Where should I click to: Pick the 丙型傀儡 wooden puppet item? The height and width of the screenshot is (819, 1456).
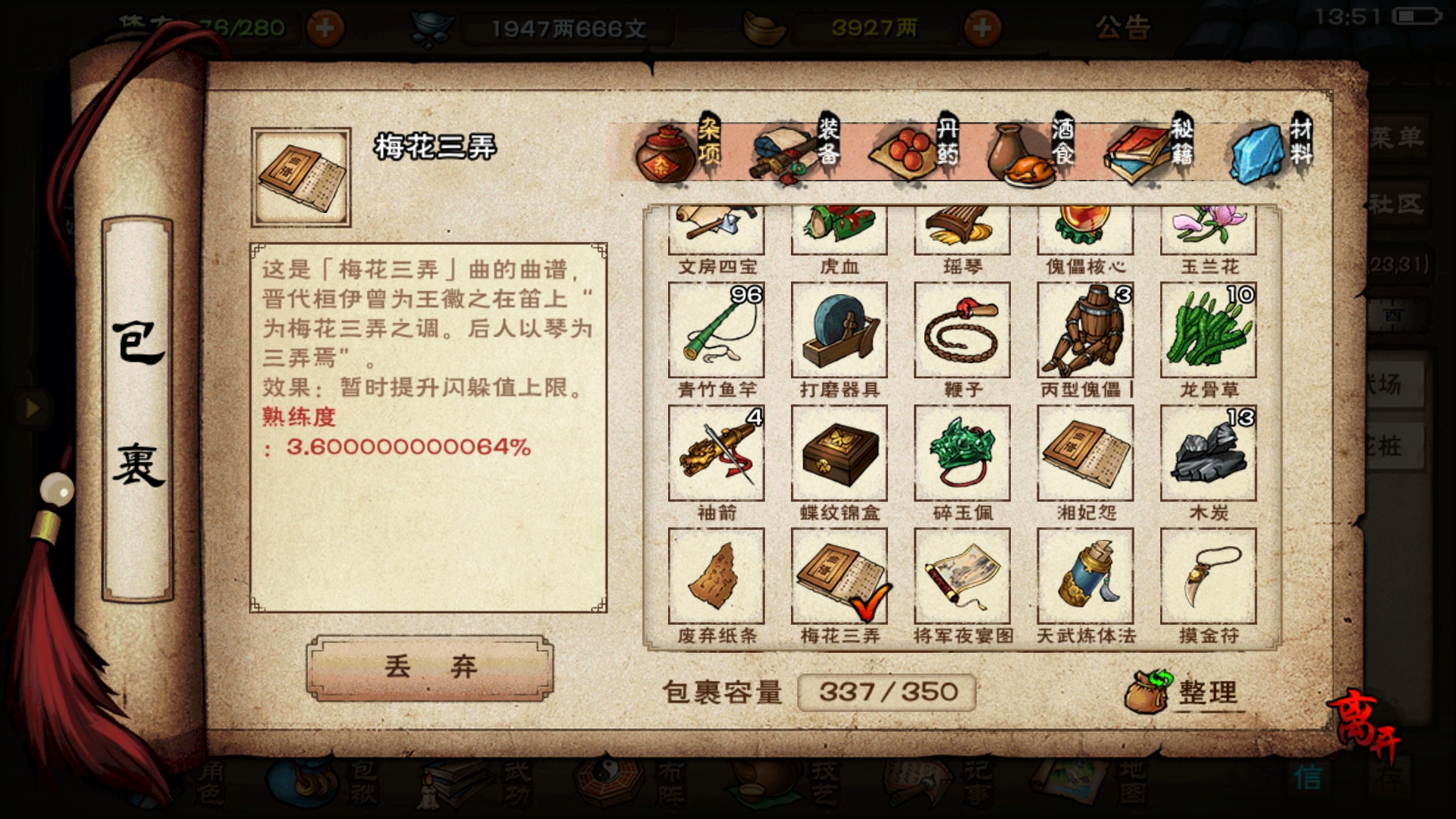1085,331
